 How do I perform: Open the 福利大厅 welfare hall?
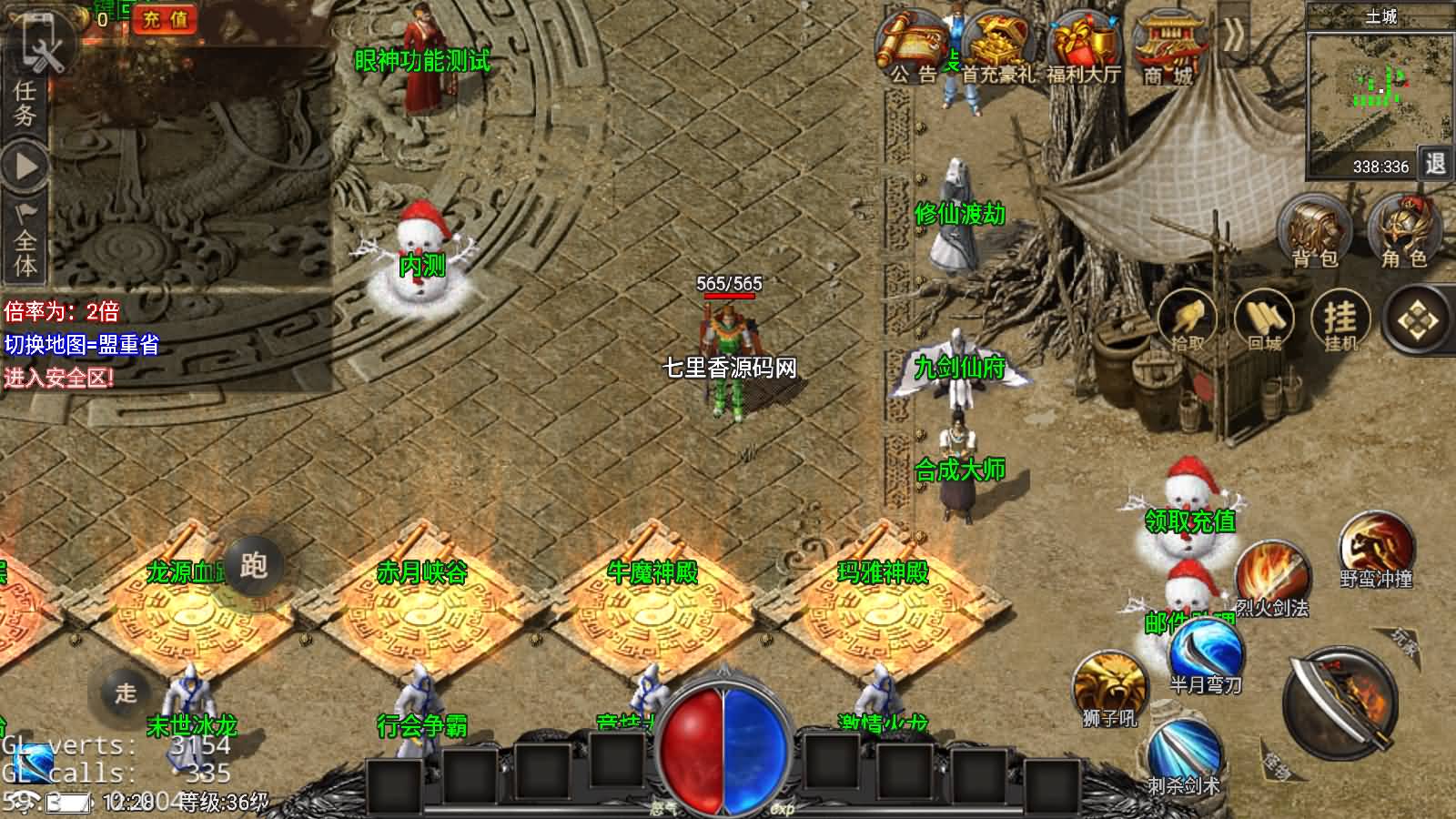pos(1083,47)
